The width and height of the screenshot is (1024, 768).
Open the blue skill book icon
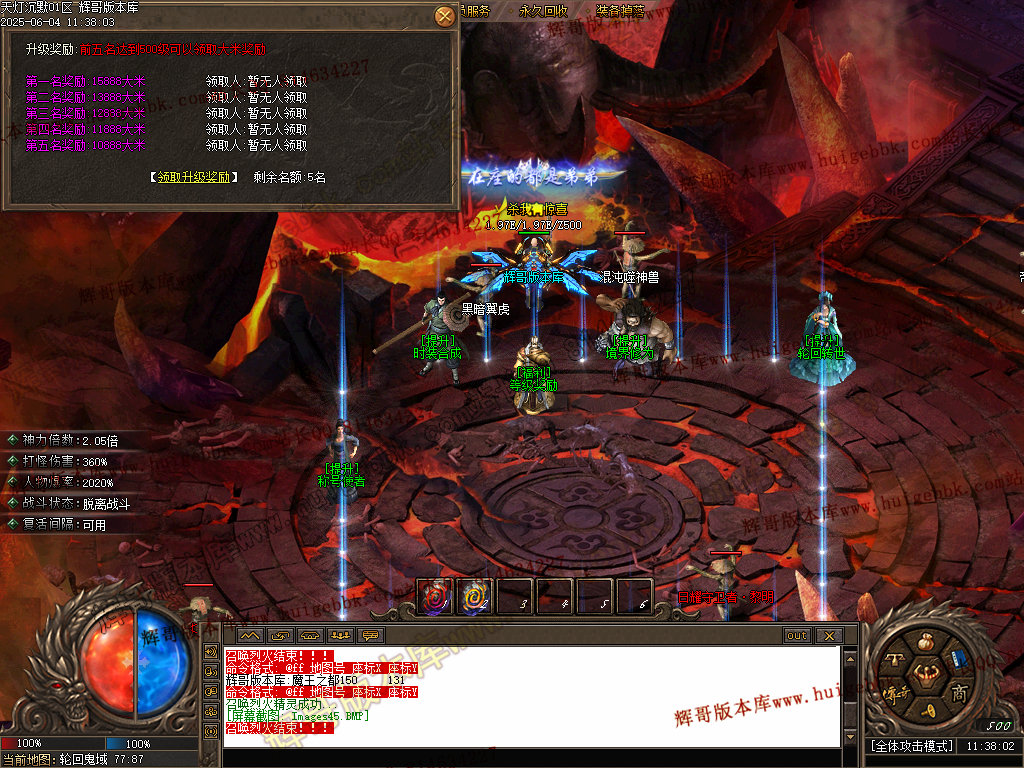click(x=958, y=660)
